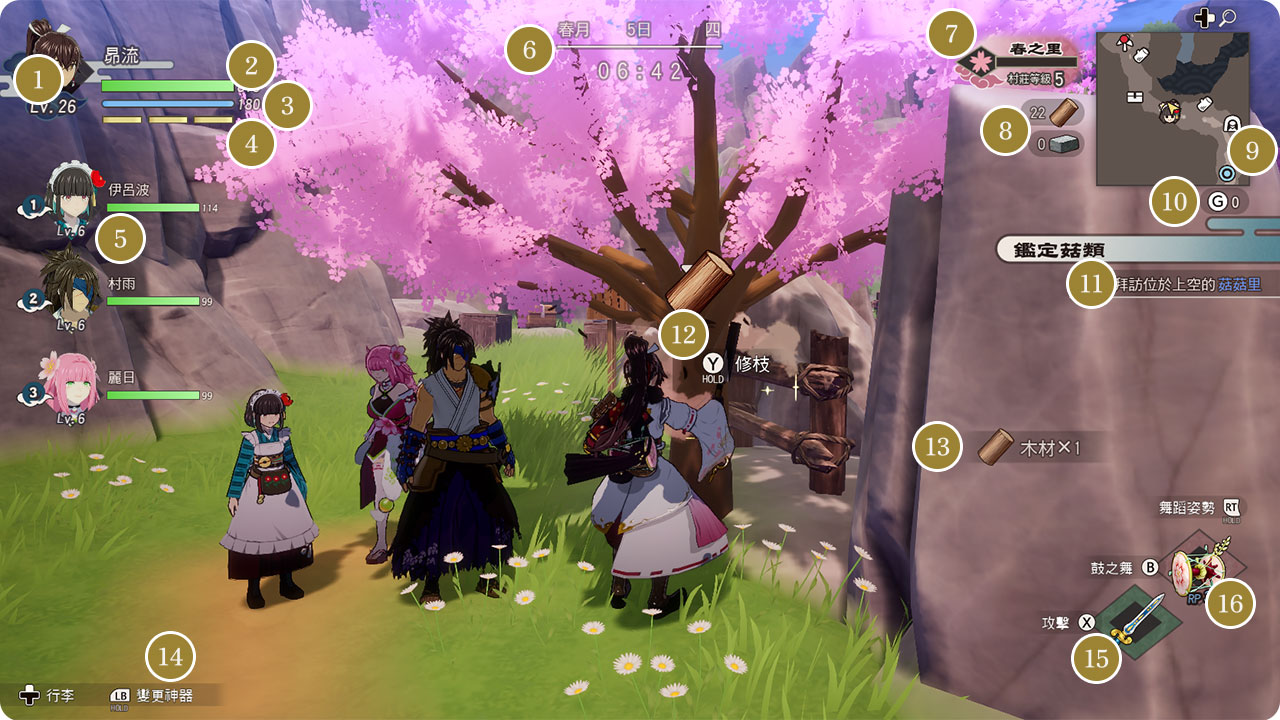Viewport: 1280px width, 720px height.
Task: Click the gold G currency icon
Action: pos(1217,202)
